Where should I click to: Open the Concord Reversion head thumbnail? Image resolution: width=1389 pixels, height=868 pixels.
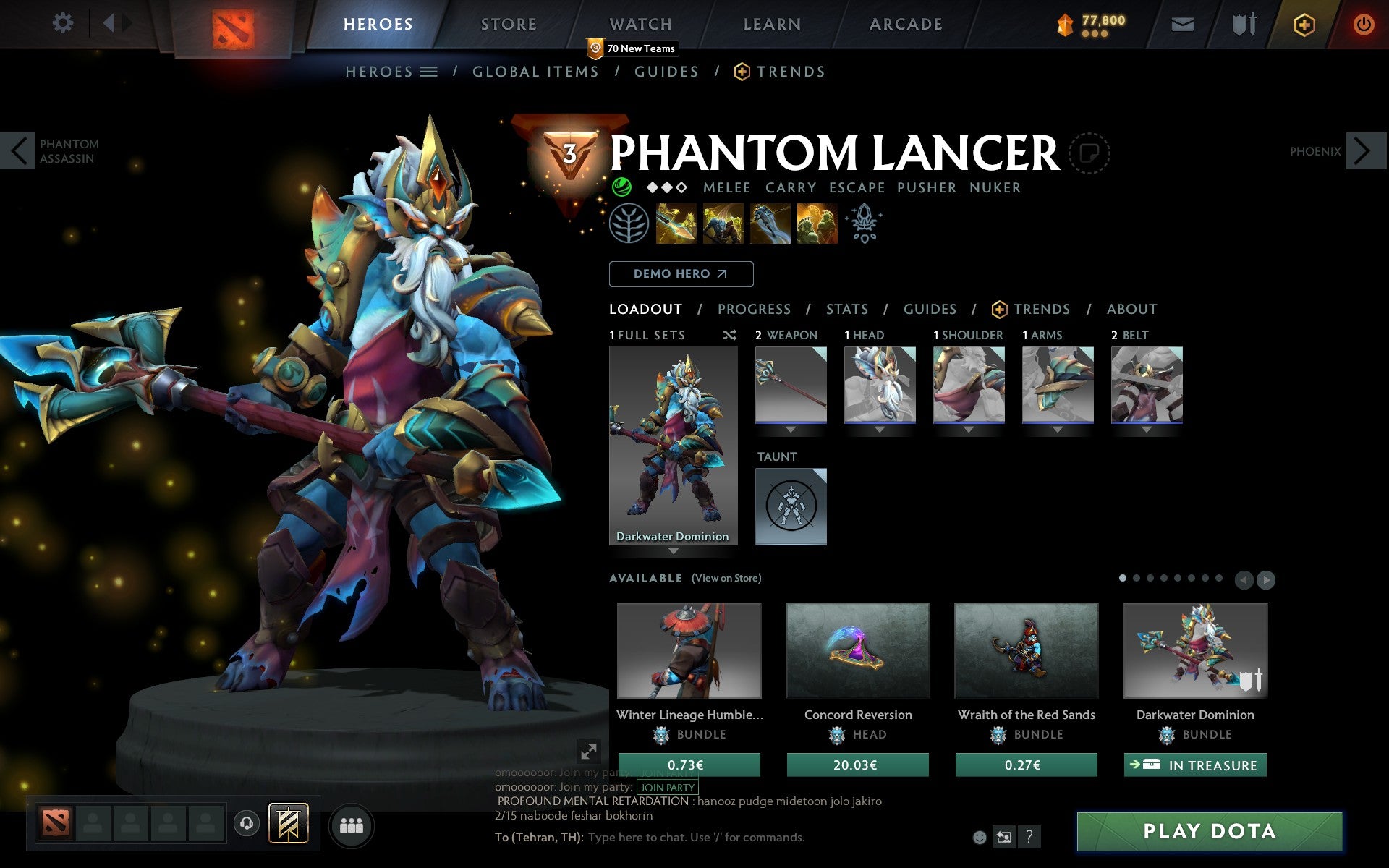[858, 650]
